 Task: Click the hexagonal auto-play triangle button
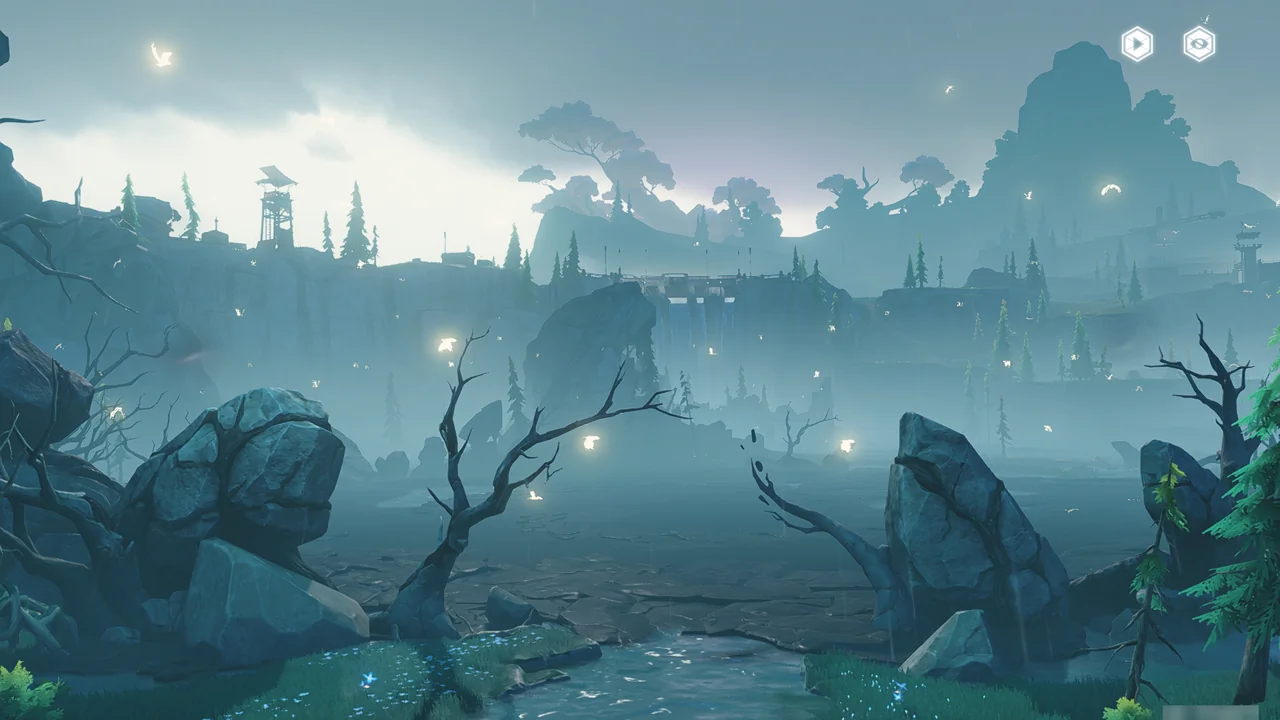1137,44
